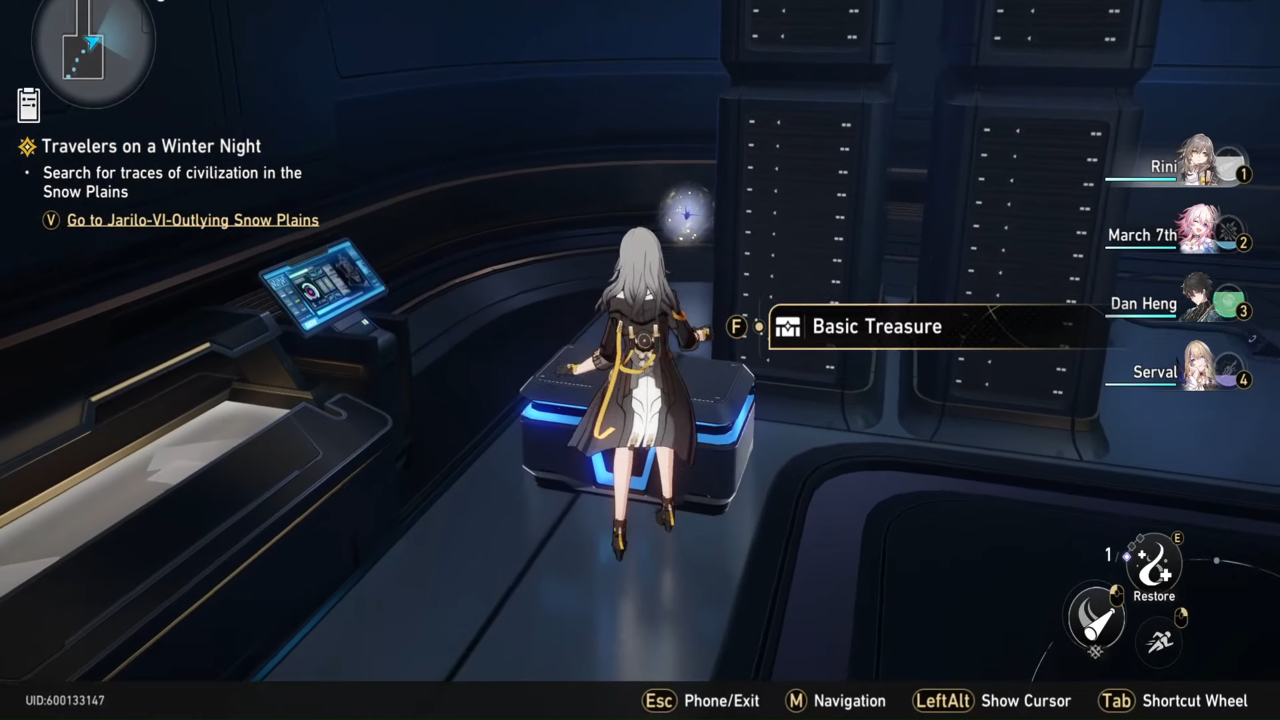Open the Go to Jarilo-VI-Outlying Snow Plains link
Viewport: 1280px width, 720px height.
[193, 220]
